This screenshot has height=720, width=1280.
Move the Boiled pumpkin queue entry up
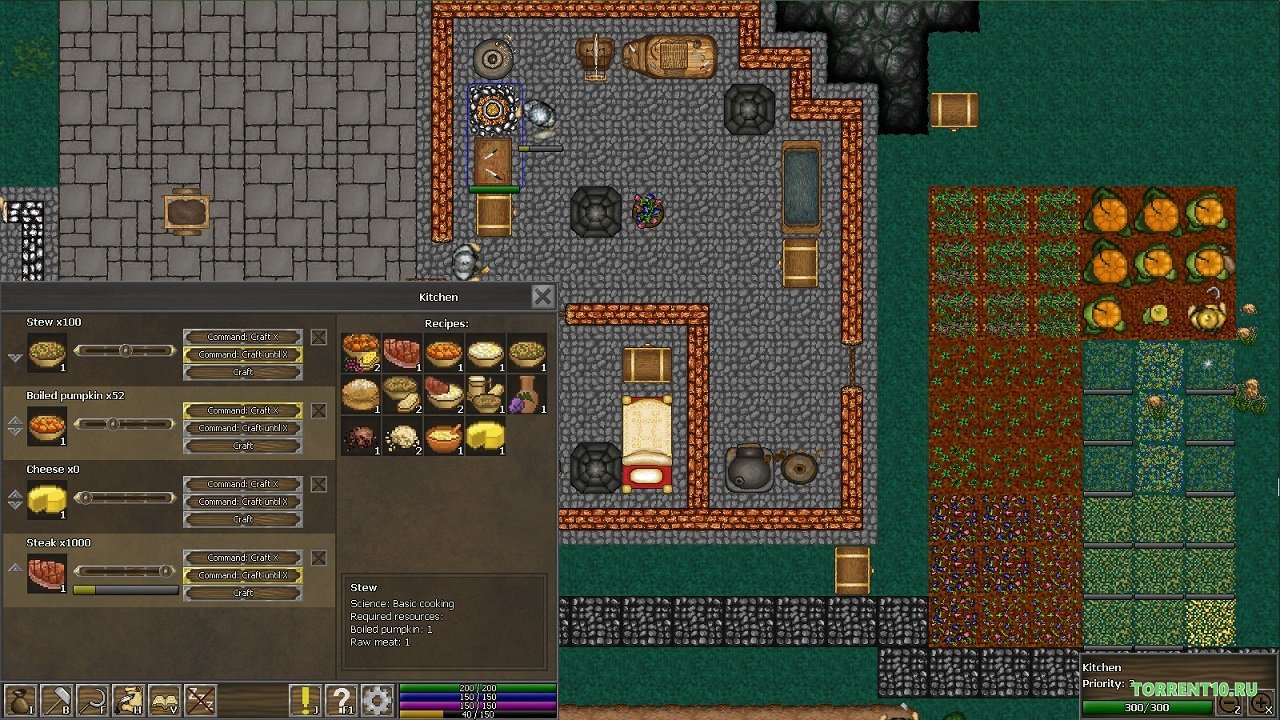coord(13,419)
